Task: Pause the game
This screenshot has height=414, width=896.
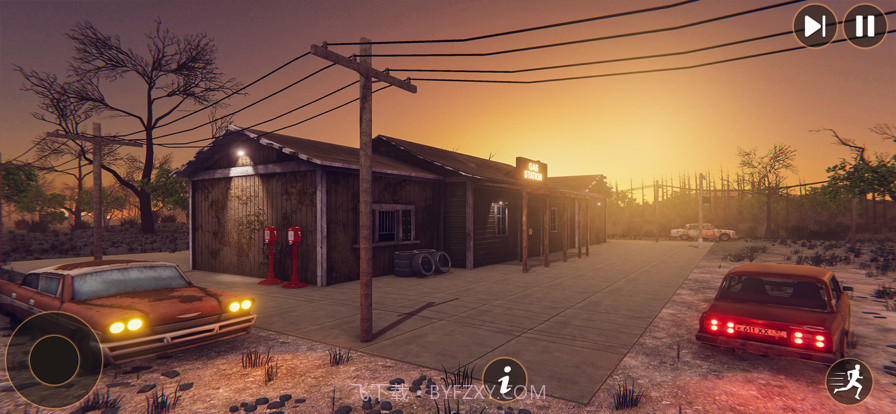Action: pyautogui.click(x=865, y=26)
